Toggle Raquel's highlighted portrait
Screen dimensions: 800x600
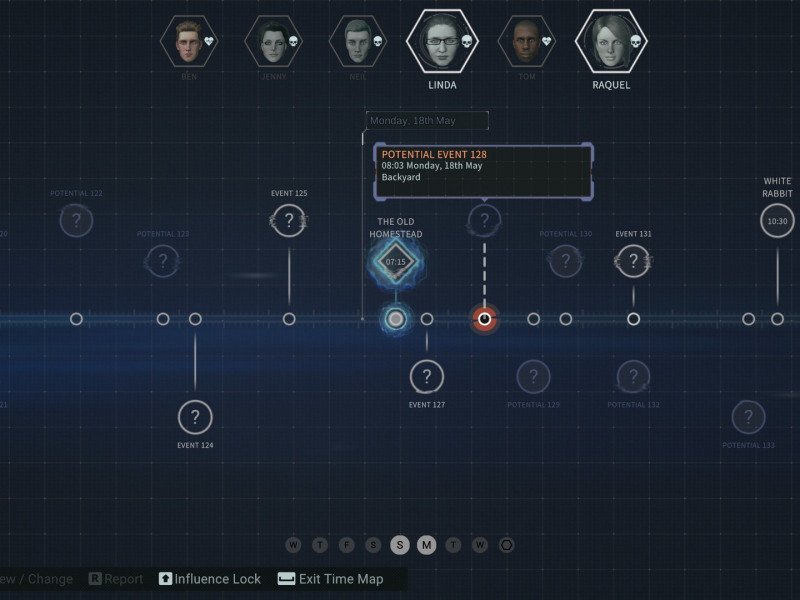610,41
